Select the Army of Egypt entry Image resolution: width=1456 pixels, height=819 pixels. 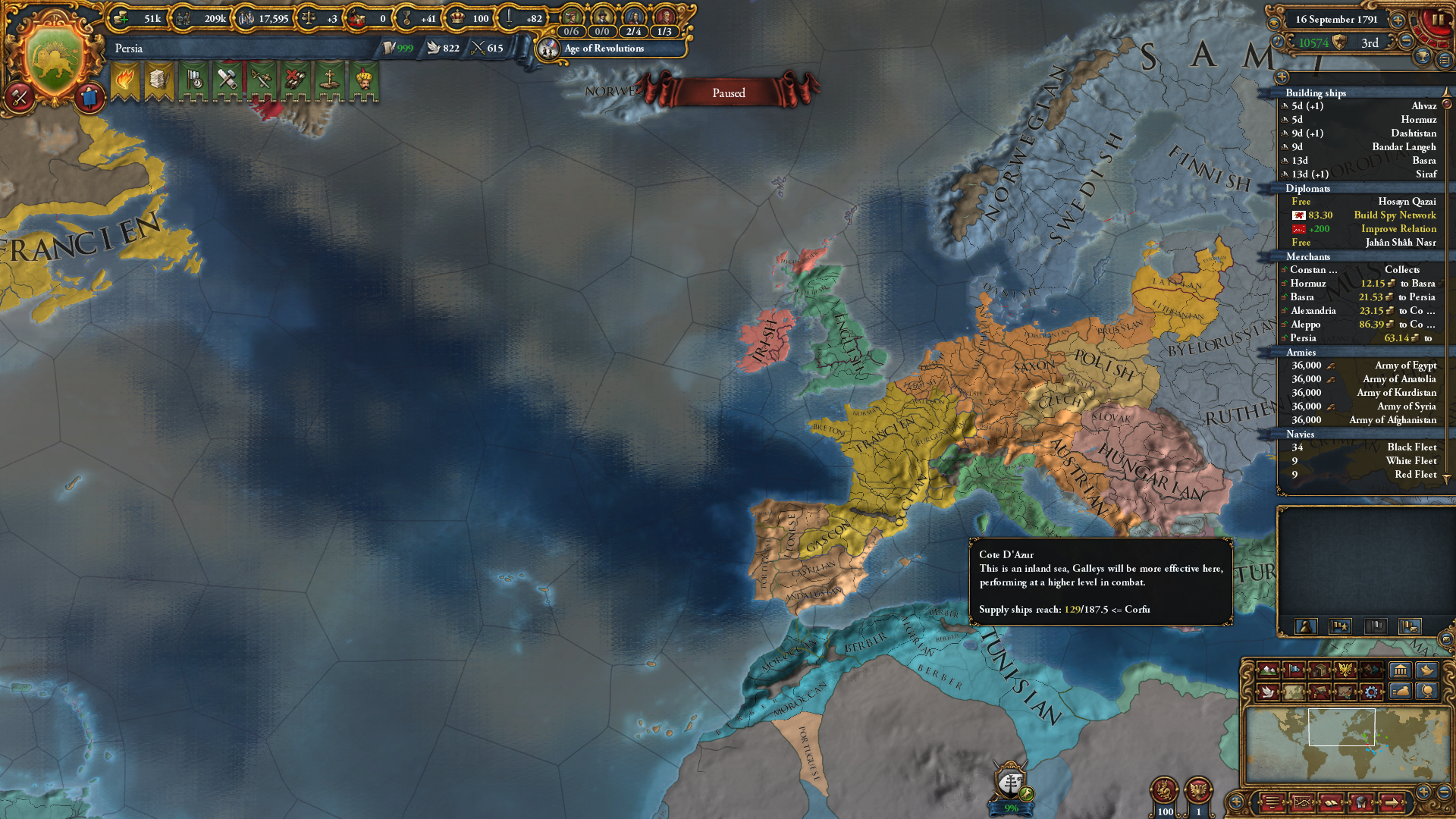click(1403, 366)
